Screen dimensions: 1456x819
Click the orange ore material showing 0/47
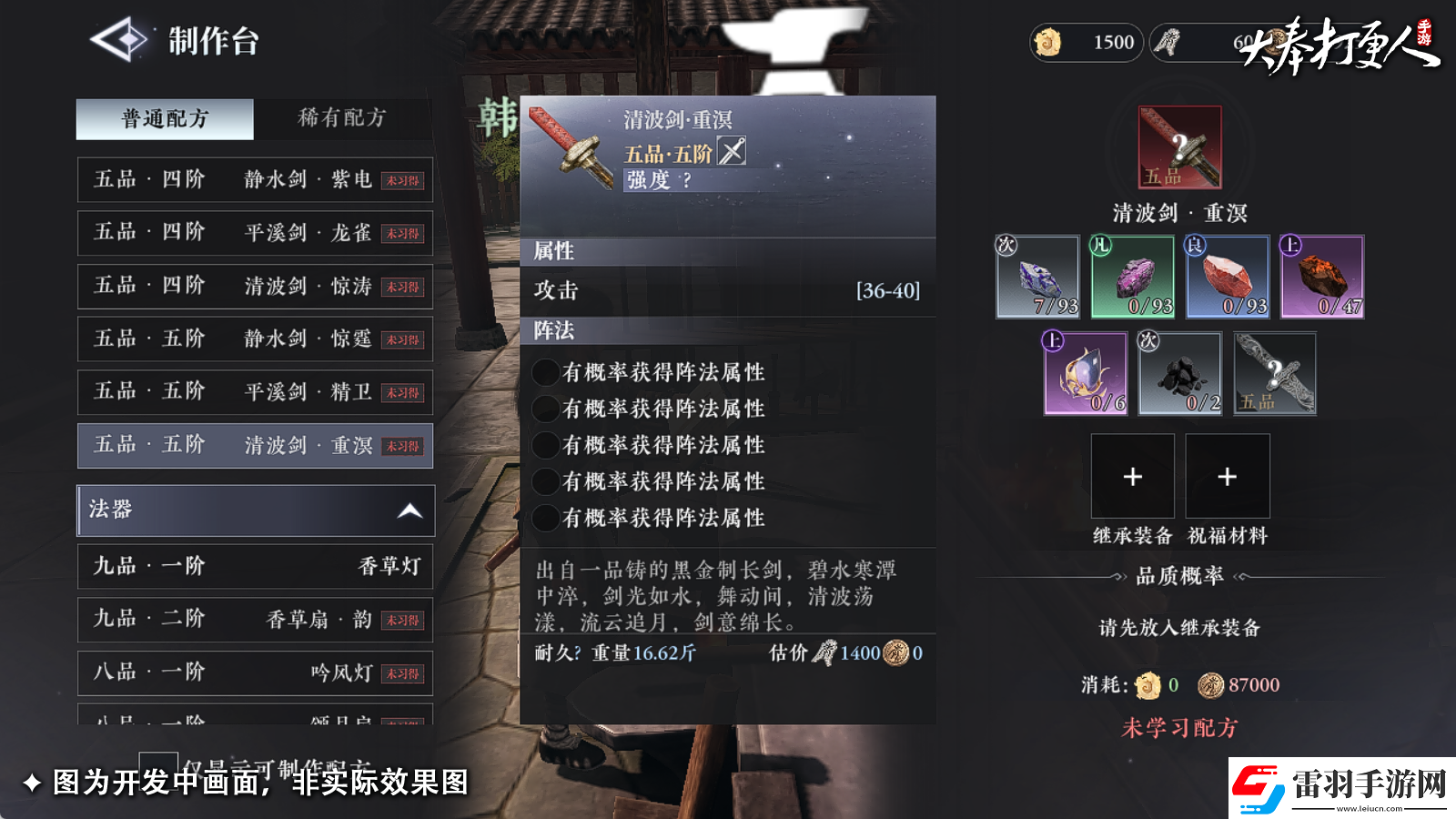coord(1321,278)
